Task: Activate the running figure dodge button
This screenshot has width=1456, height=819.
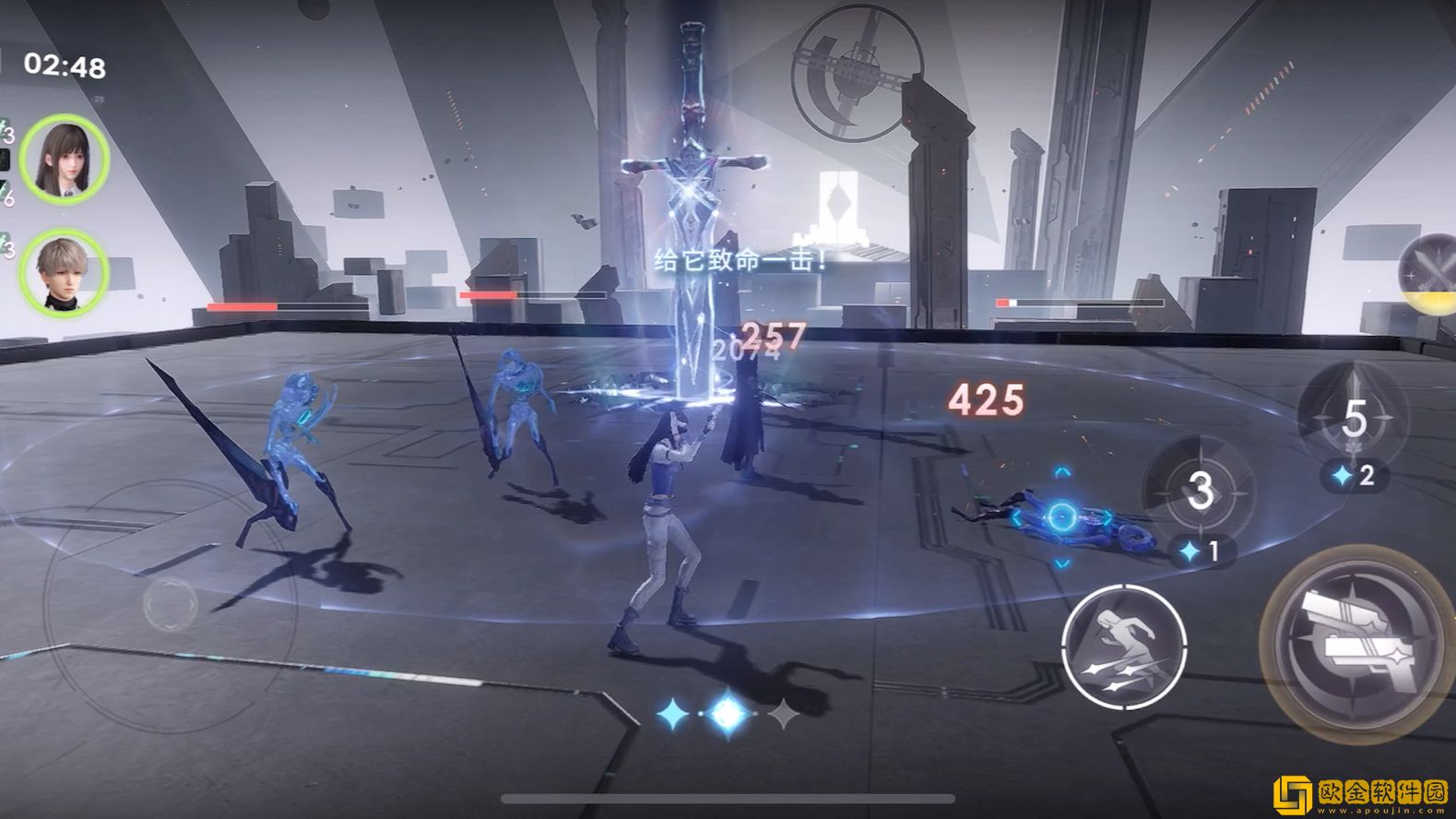Action: (1123, 646)
